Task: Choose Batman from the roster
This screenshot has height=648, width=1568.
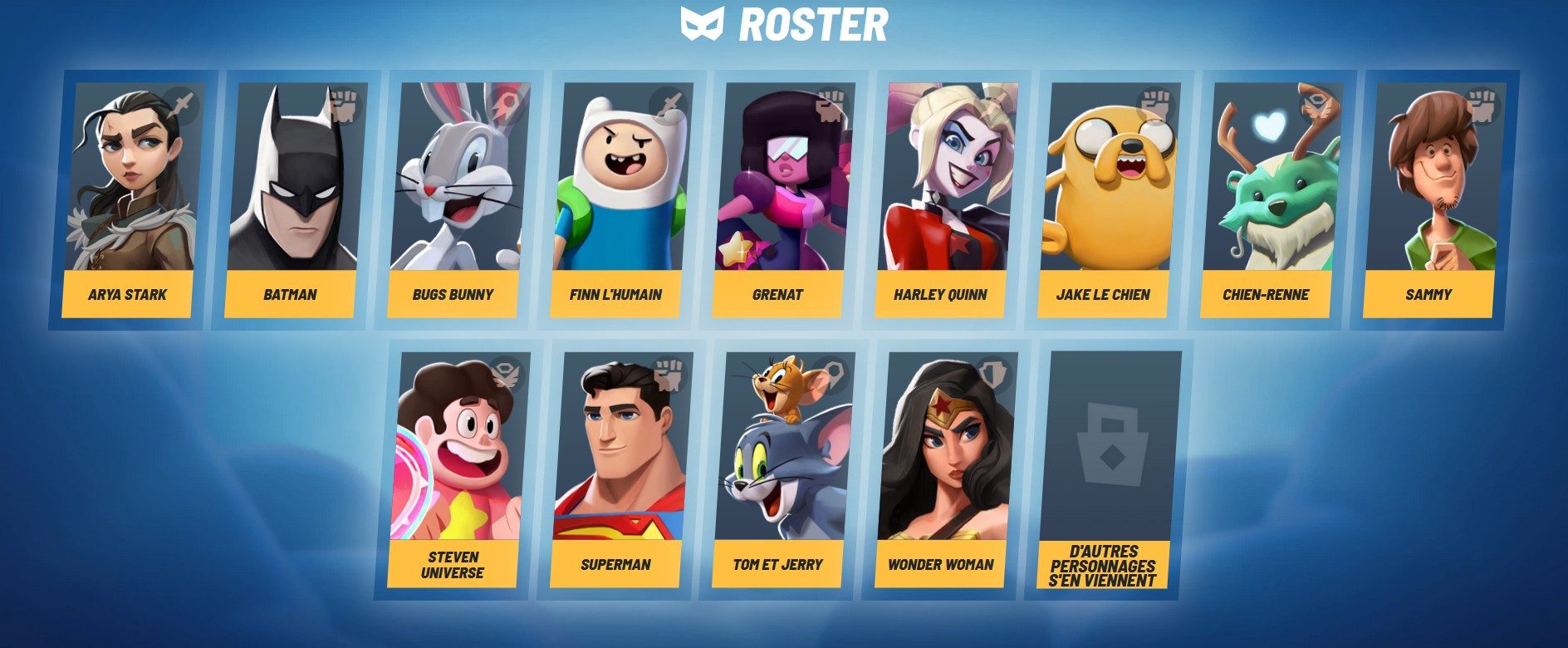Action: tap(292, 199)
